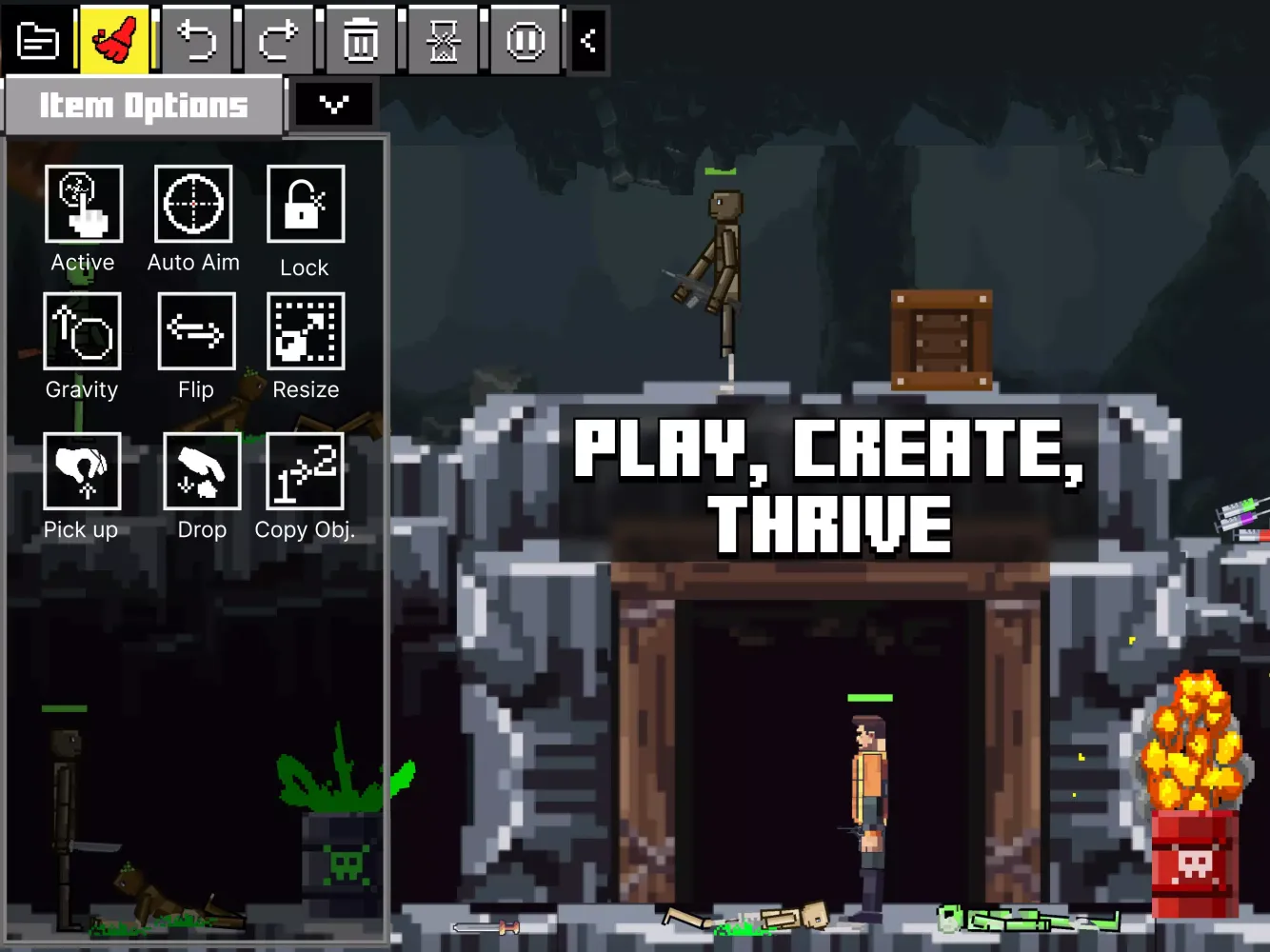1270x952 pixels.
Task: Flip the selected item
Action: [x=196, y=331]
